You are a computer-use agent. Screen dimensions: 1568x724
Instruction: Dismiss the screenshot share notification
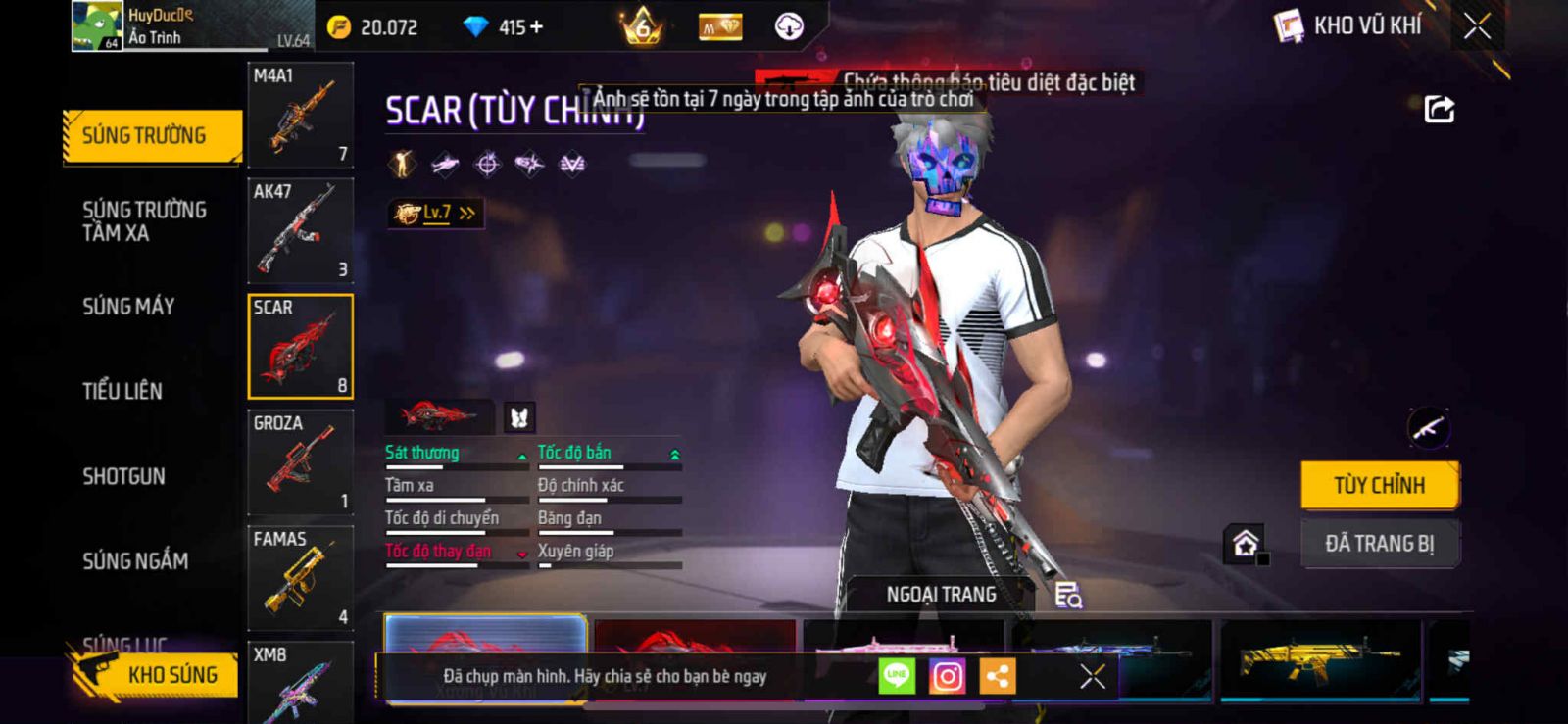(x=1093, y=676)
